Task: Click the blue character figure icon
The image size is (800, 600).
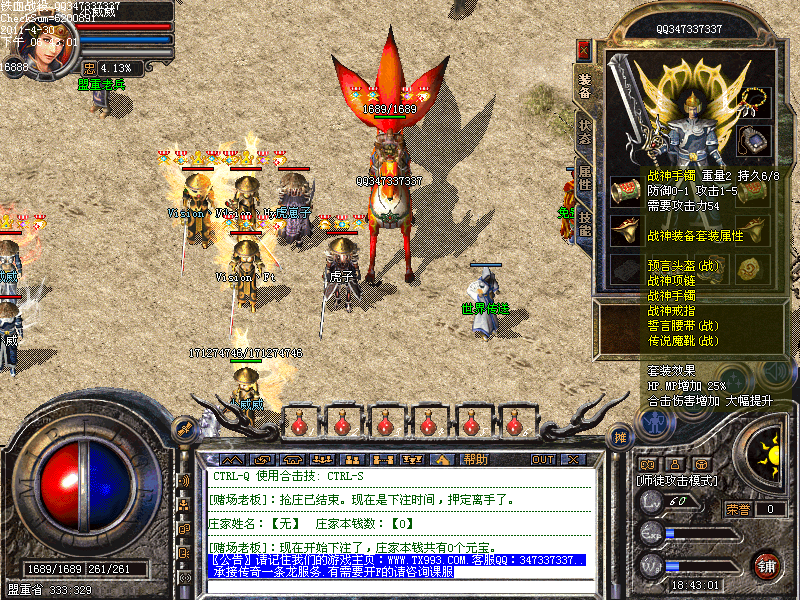Action: point(655,423)
